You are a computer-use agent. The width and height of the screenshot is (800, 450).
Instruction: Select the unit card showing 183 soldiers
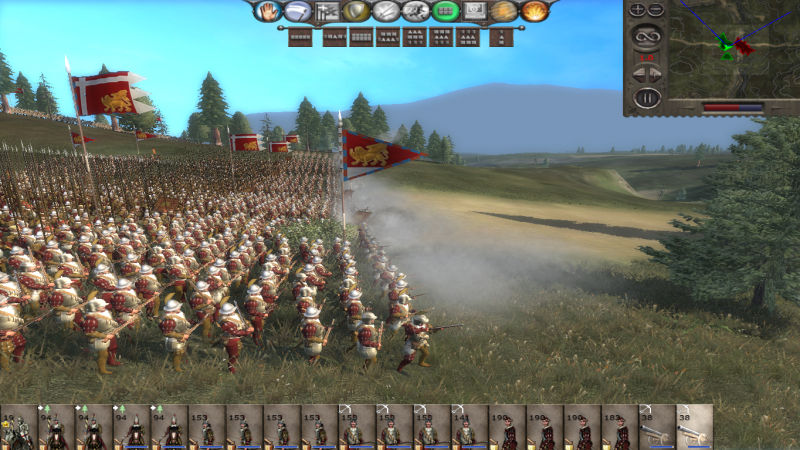(x=618, y=427)
